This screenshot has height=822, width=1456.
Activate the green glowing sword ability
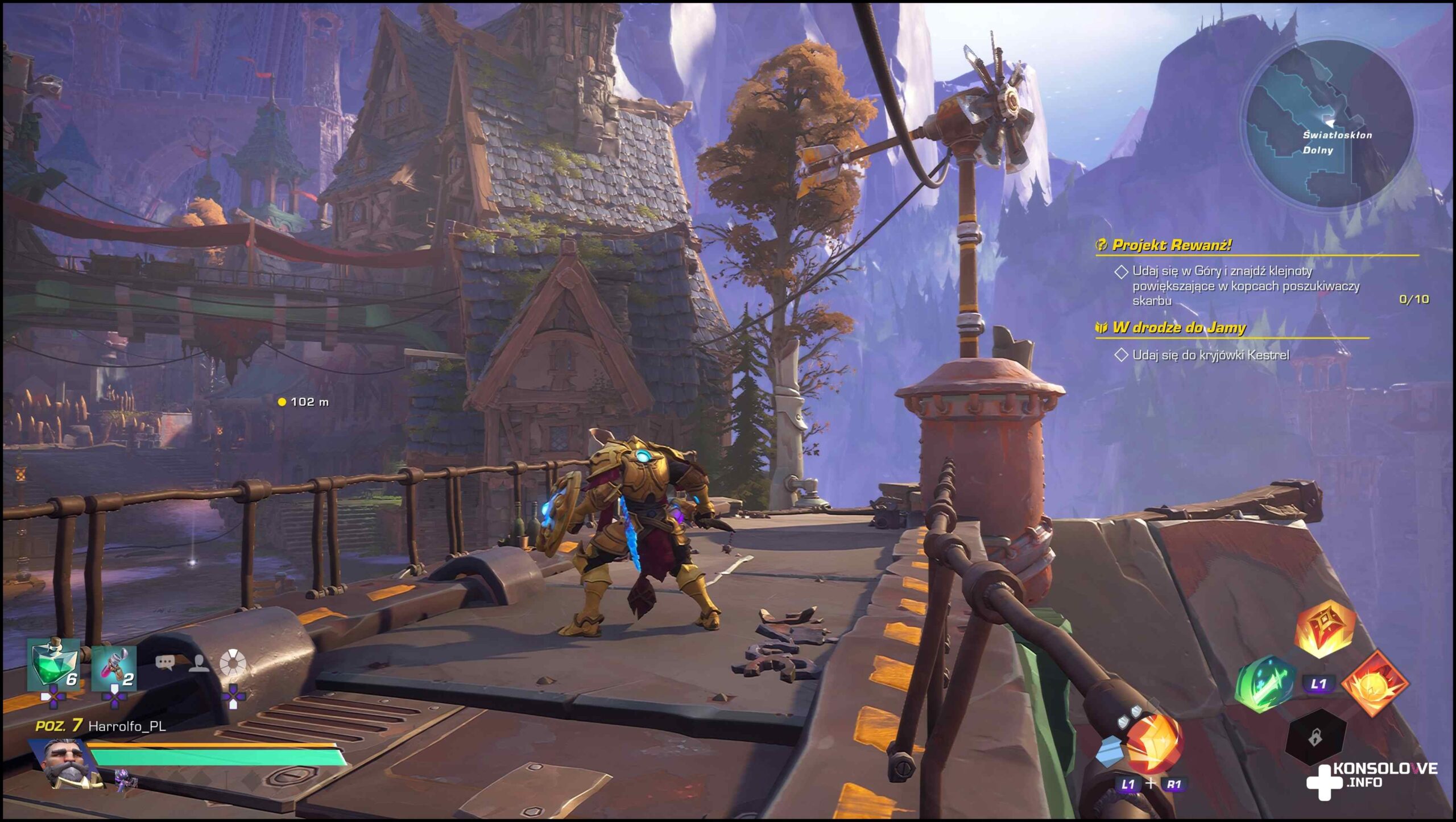coord(1264,685)
